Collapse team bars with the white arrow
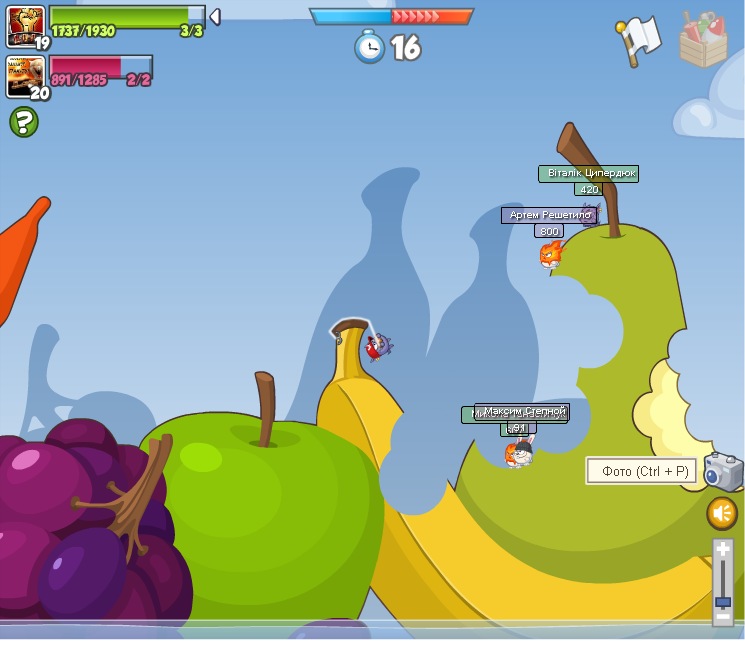The image size is (745, 650). click(x=215, y=16)
